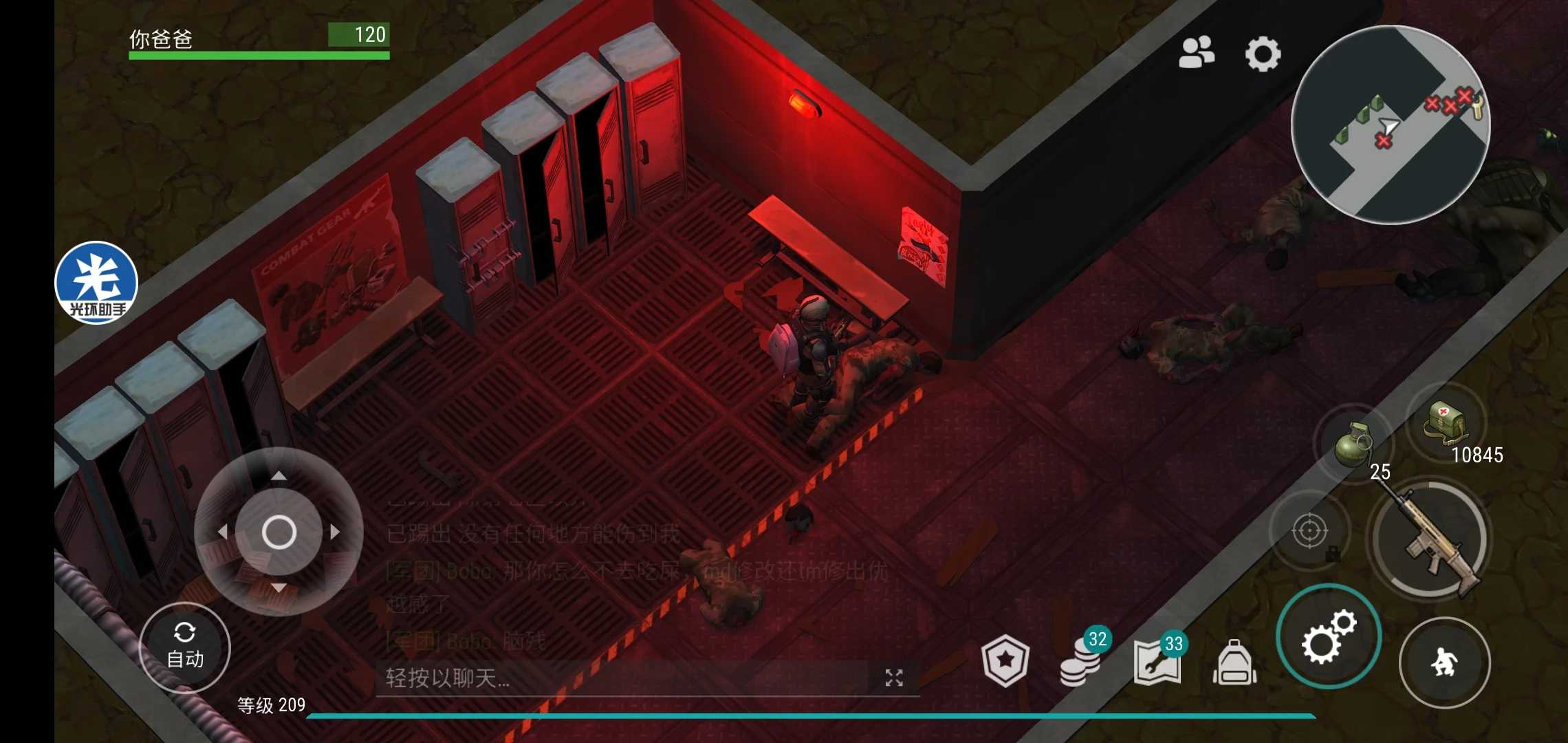Open the map crafting icon with 33 badge

click(x=1157, y=663)
